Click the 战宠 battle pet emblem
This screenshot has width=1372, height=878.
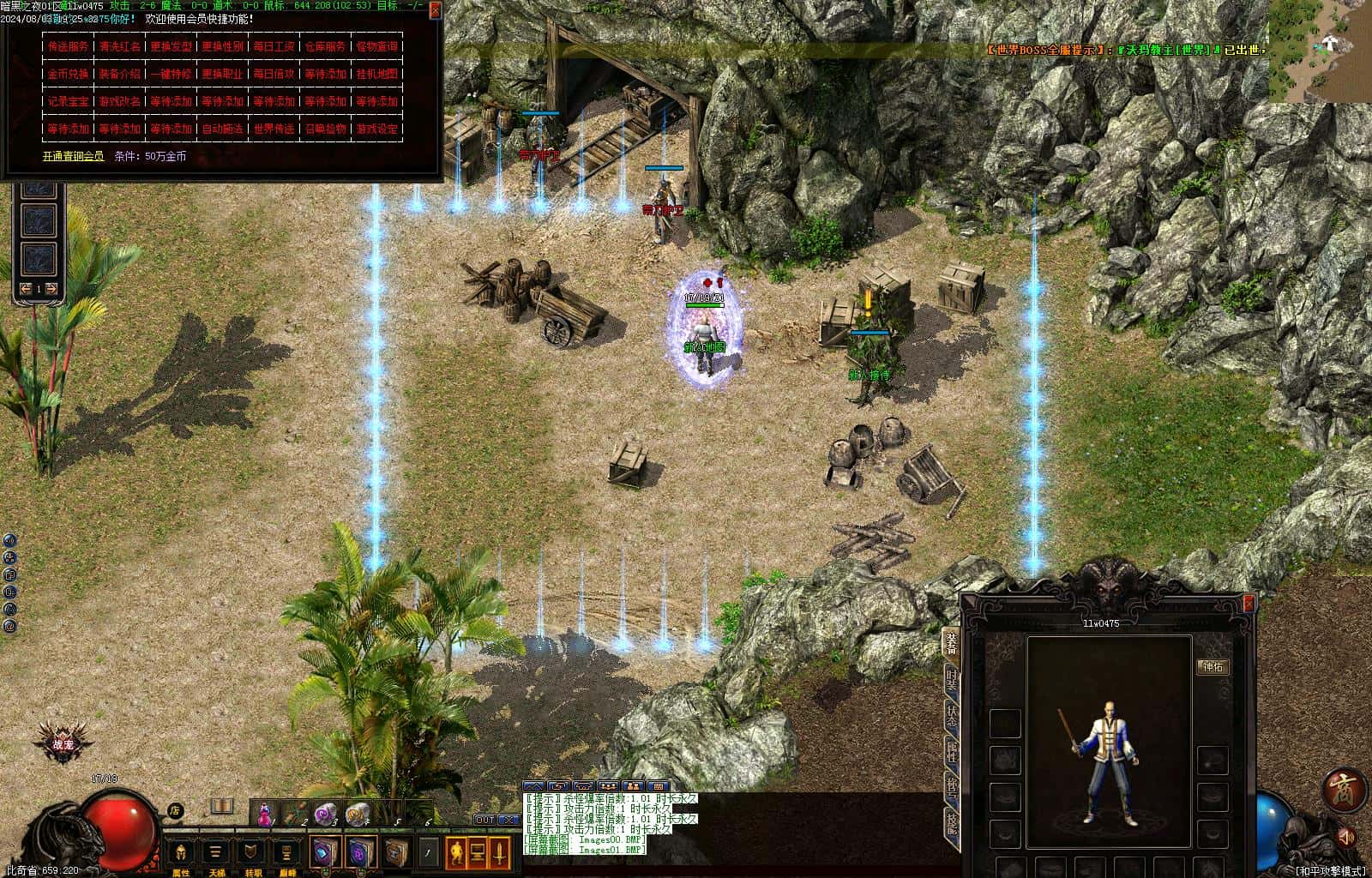[x=60, y=742]
